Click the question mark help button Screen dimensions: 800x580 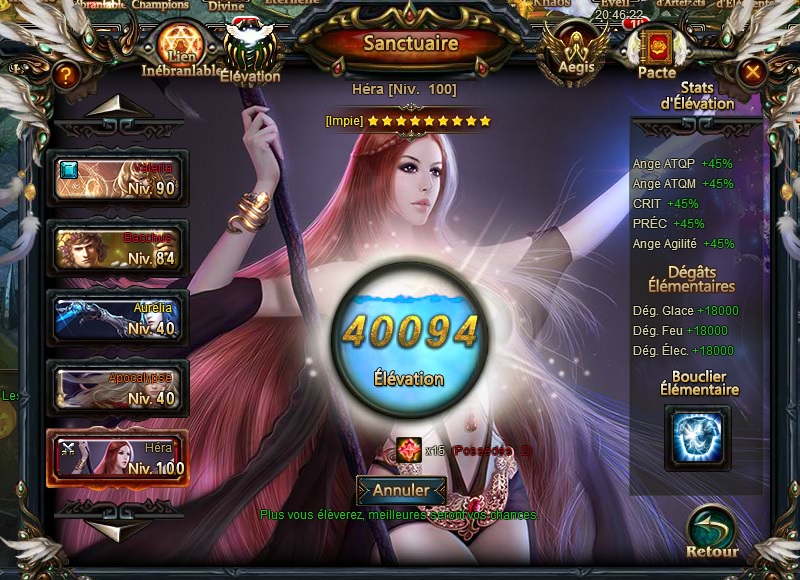click(66, 74)
